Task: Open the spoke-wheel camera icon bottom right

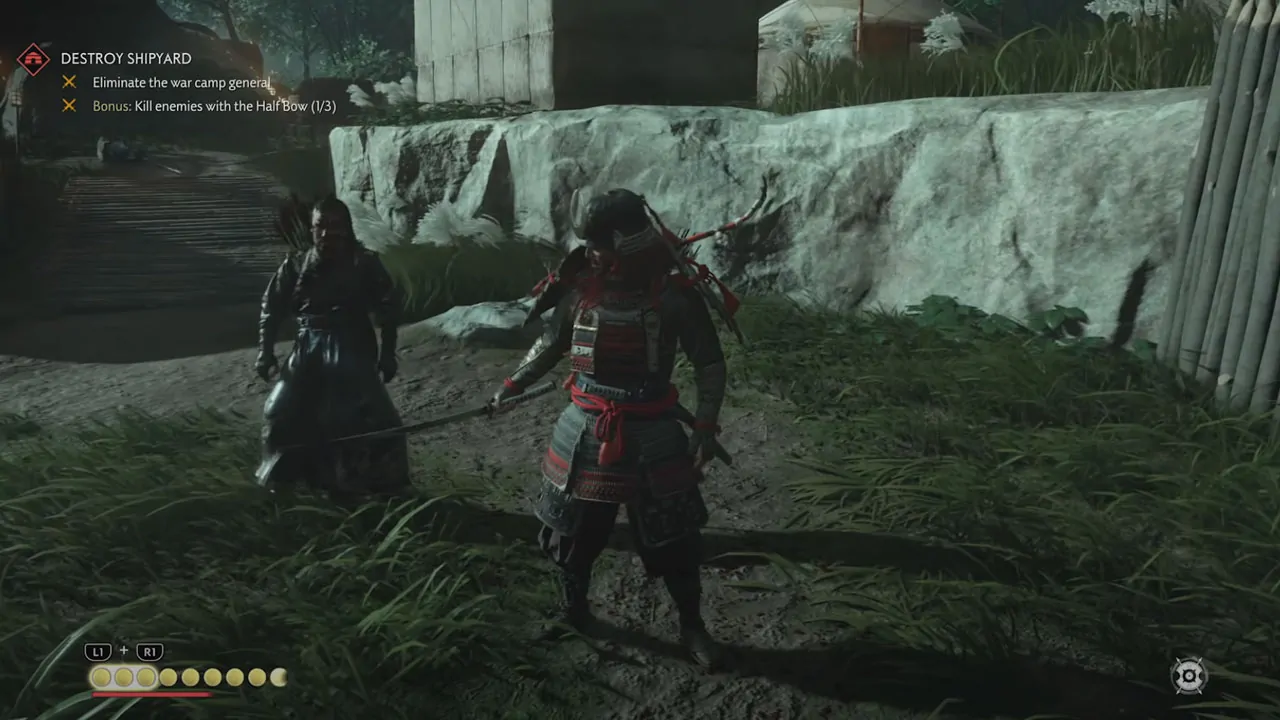Action: (x=1189, y=676)
